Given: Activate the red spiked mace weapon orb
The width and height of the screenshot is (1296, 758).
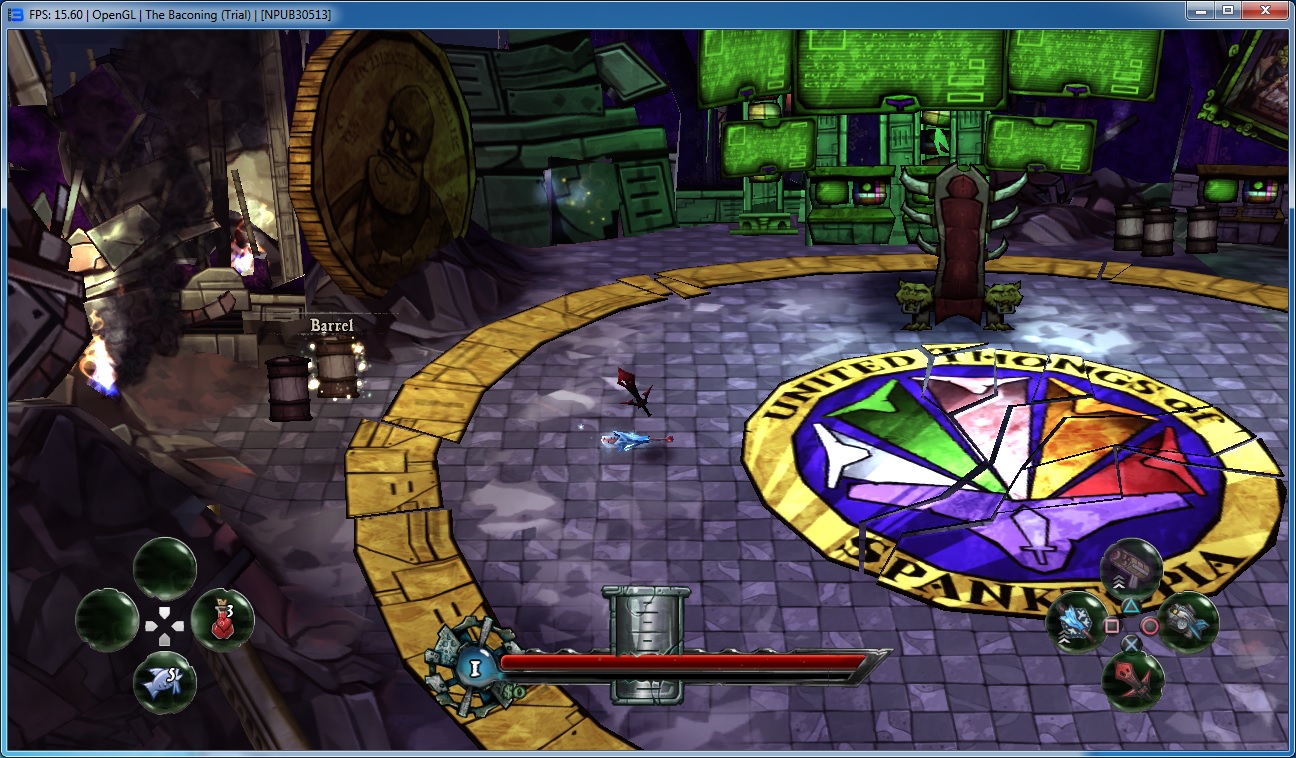Looking at the screenshot, I should [1133, 681].
